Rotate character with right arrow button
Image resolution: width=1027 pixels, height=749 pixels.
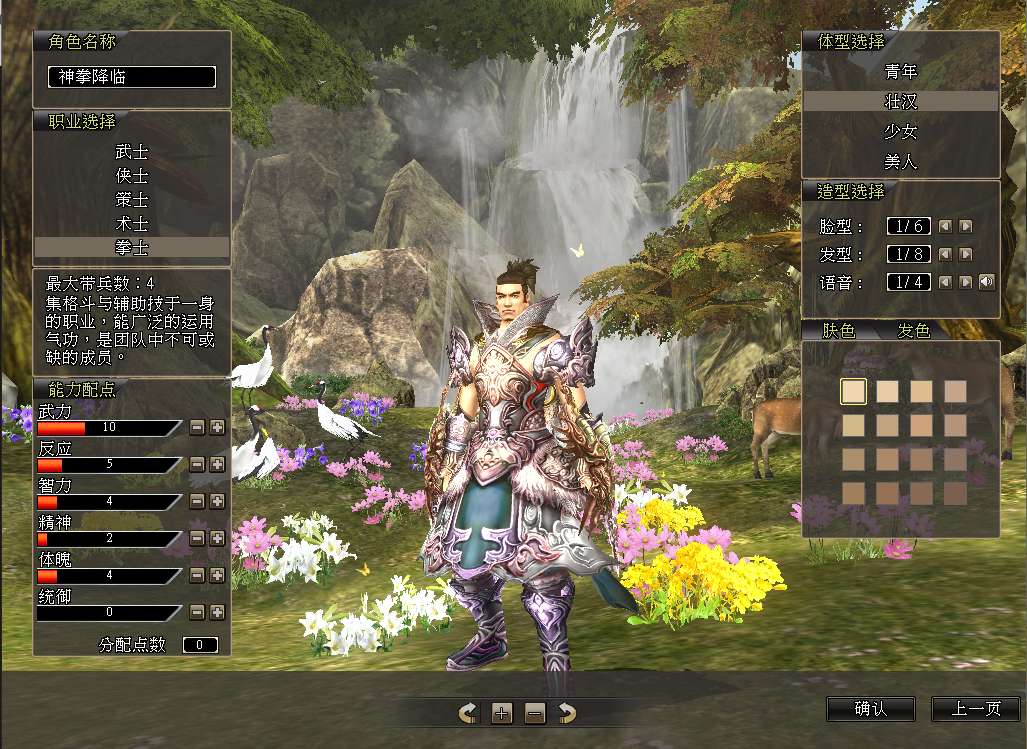point(567,713)
